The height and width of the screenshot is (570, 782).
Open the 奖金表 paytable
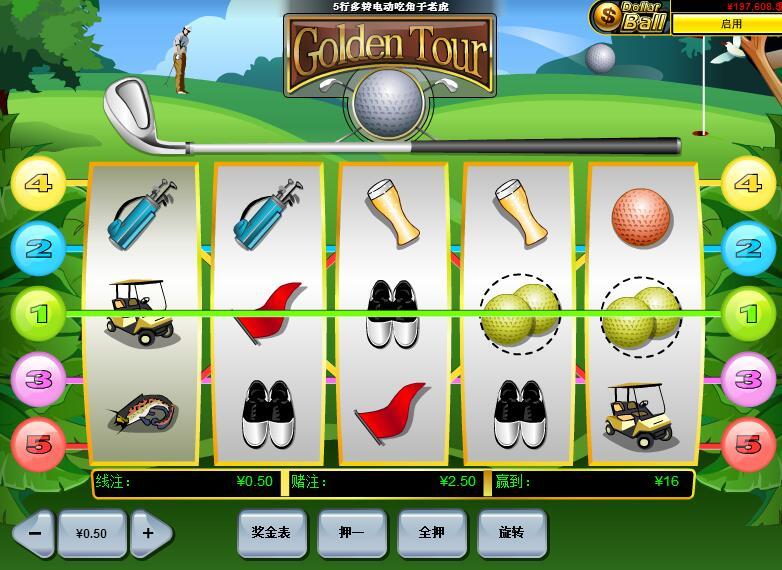pos(271,532)
